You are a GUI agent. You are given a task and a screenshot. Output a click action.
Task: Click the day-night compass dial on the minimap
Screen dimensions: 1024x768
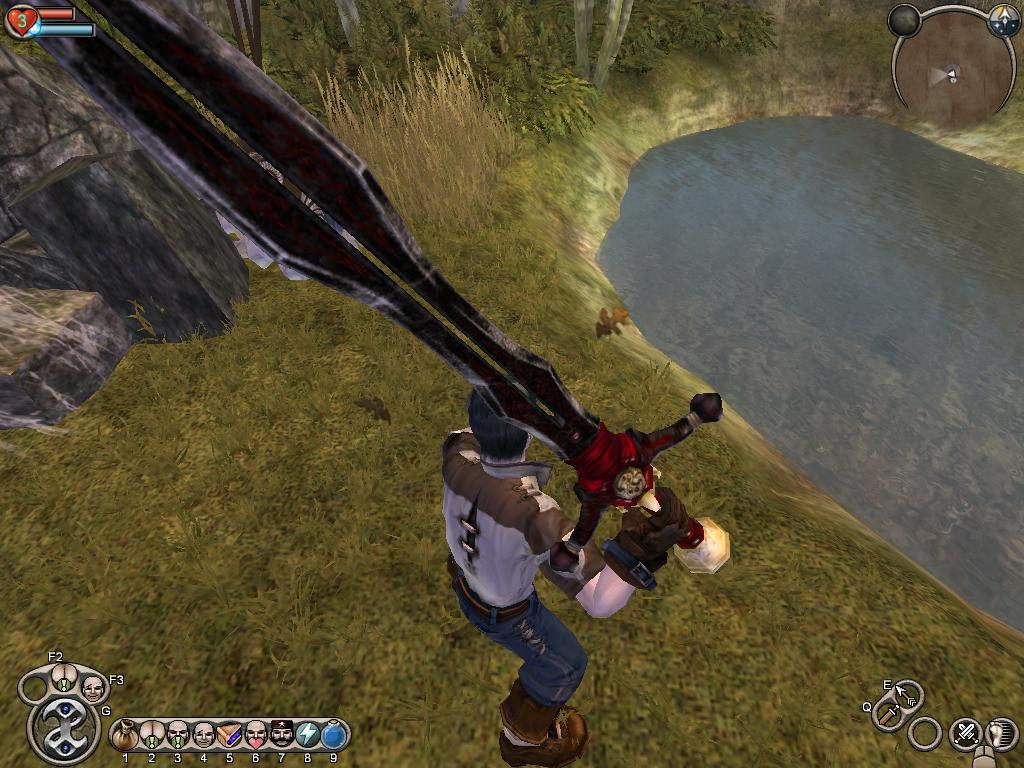pos(1003,21)
